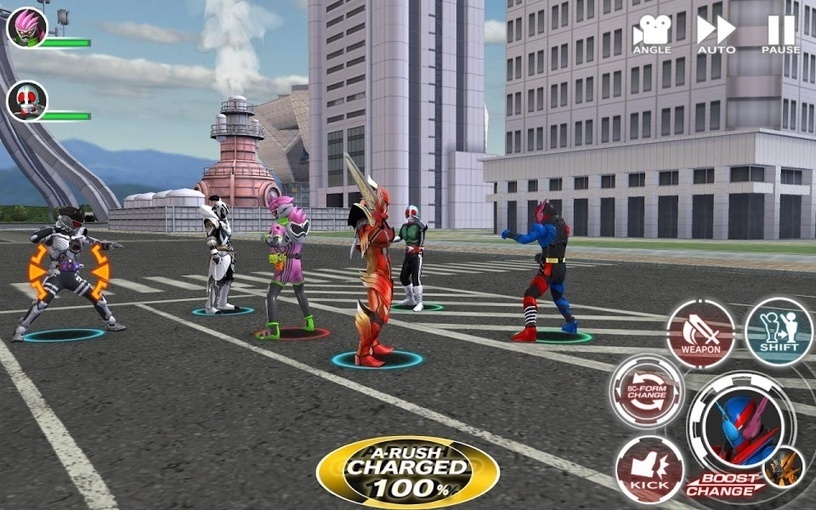The height and width of the screenshot is (510, 816).
Task: Select the red-eyed masked rider portrait
Action: pyautogui.click(x=26, y=101)
